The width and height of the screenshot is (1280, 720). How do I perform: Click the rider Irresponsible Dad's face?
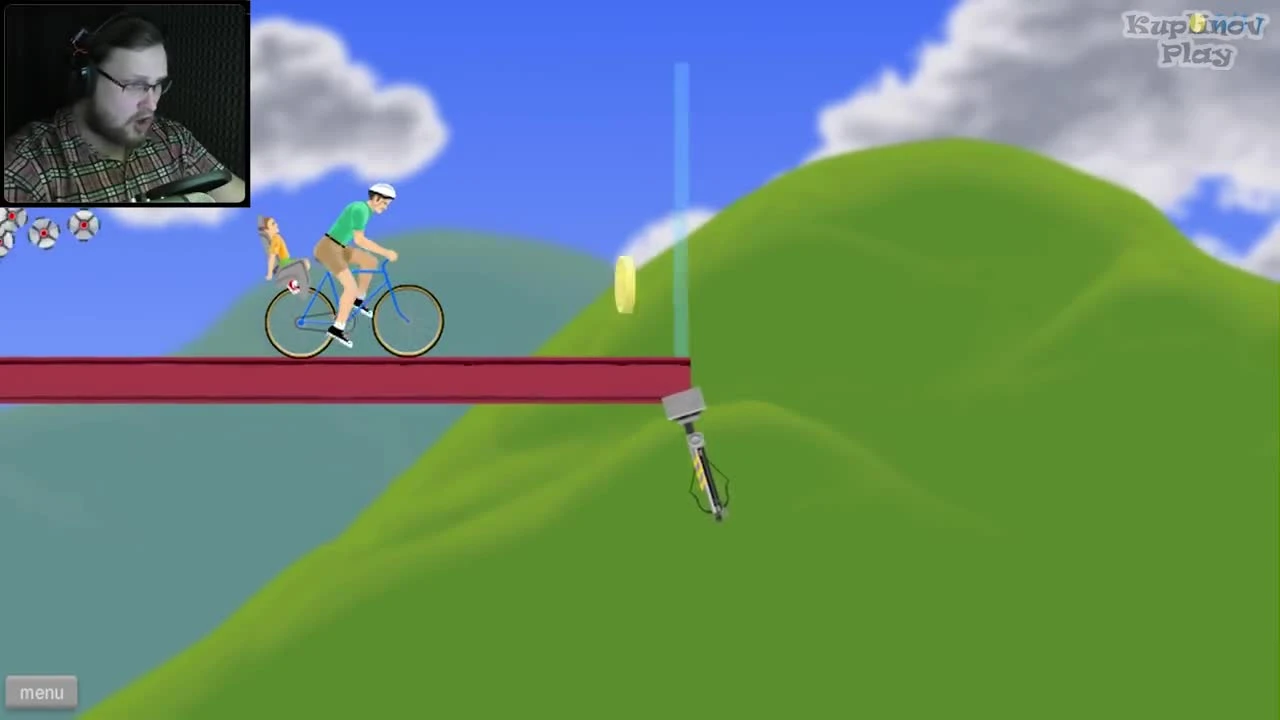click(382, 205)
